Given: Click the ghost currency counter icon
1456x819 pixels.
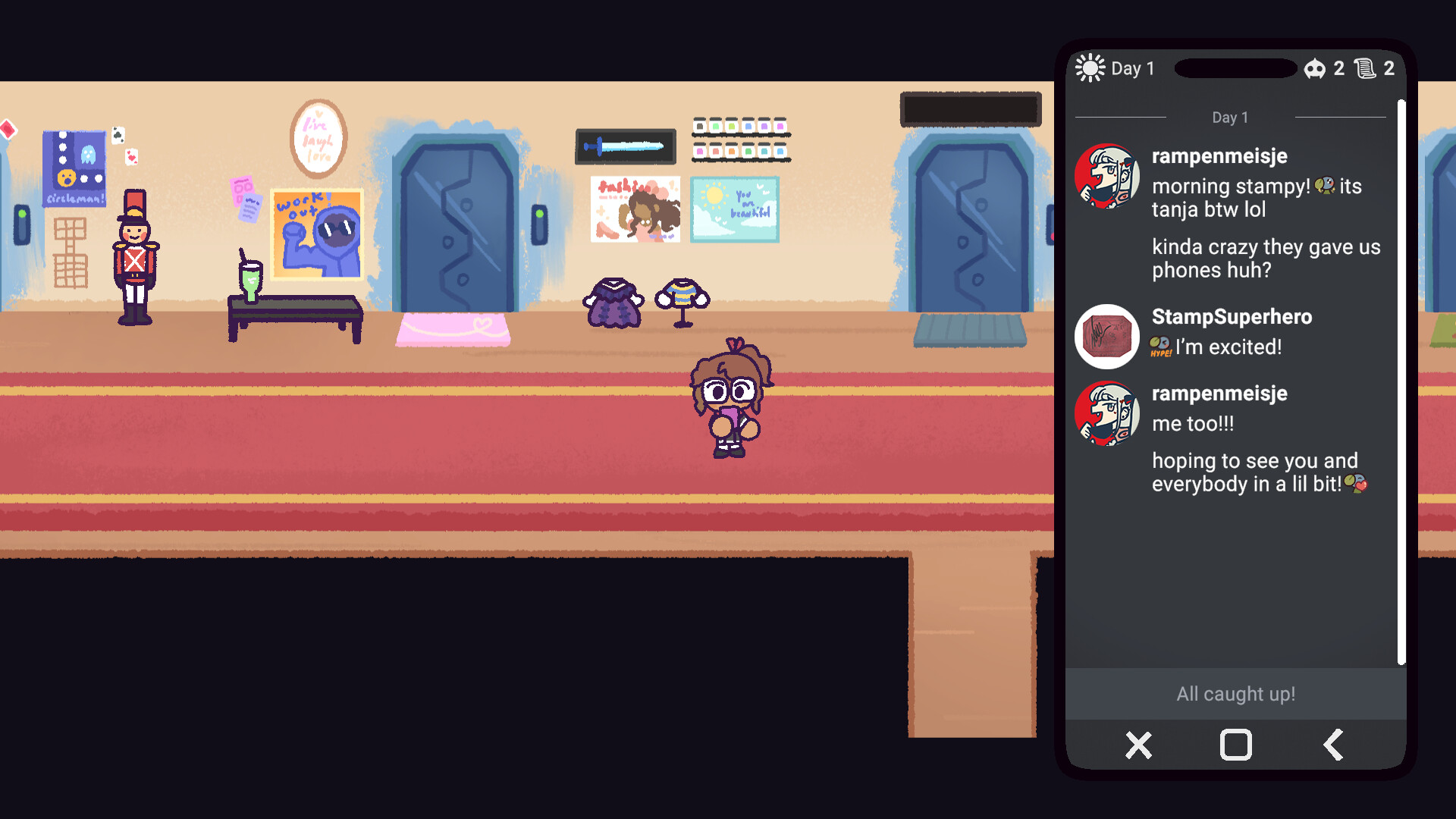Looking at the screenshot, I should coord(1314,69).
